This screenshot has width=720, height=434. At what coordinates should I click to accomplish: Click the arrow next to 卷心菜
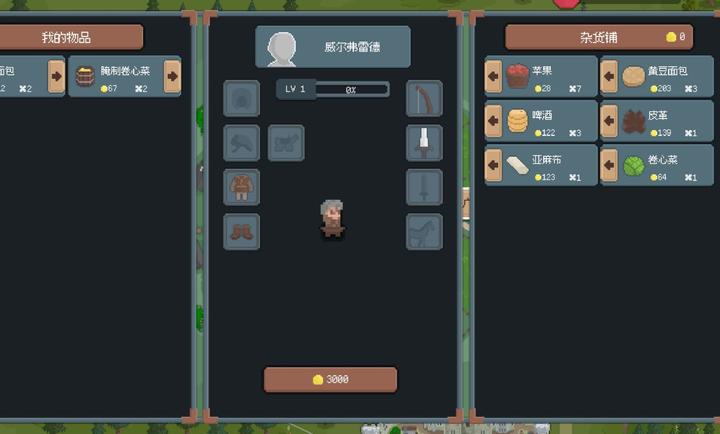(609, 165)
